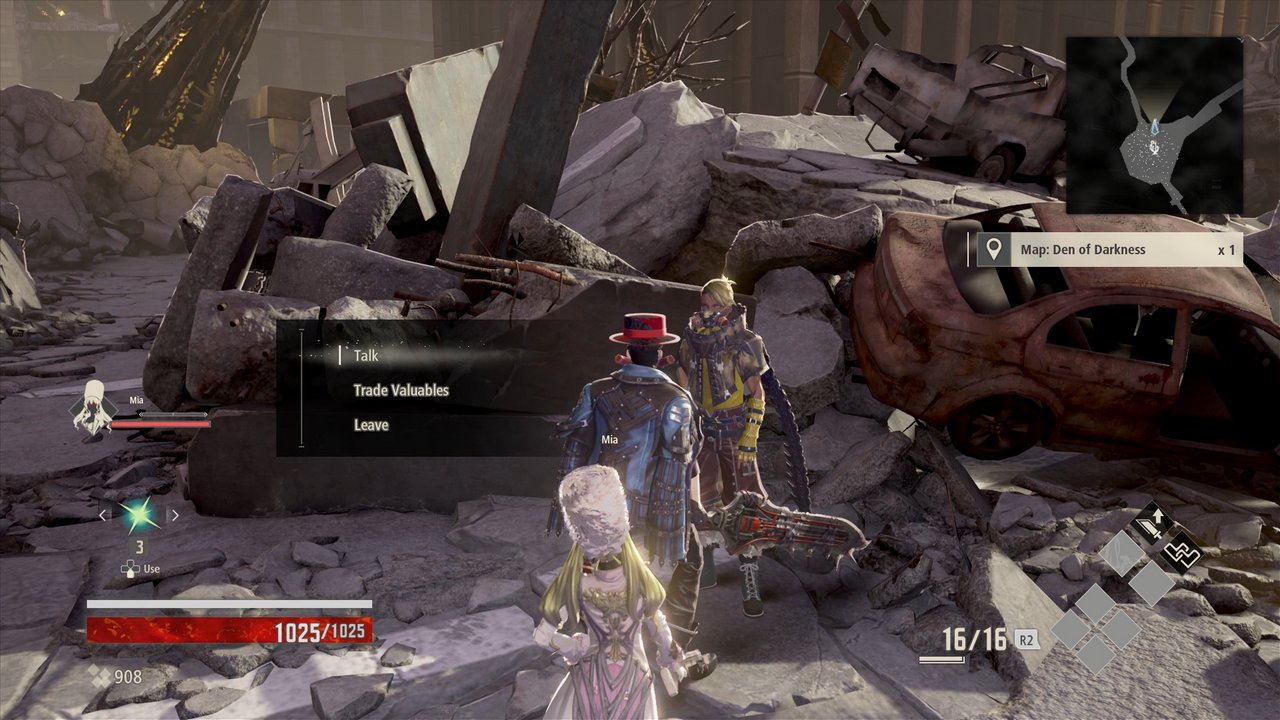Screen dimensions: 1280x720
Task: Click the map pin icon on the notification
Action: pos(992,249)
